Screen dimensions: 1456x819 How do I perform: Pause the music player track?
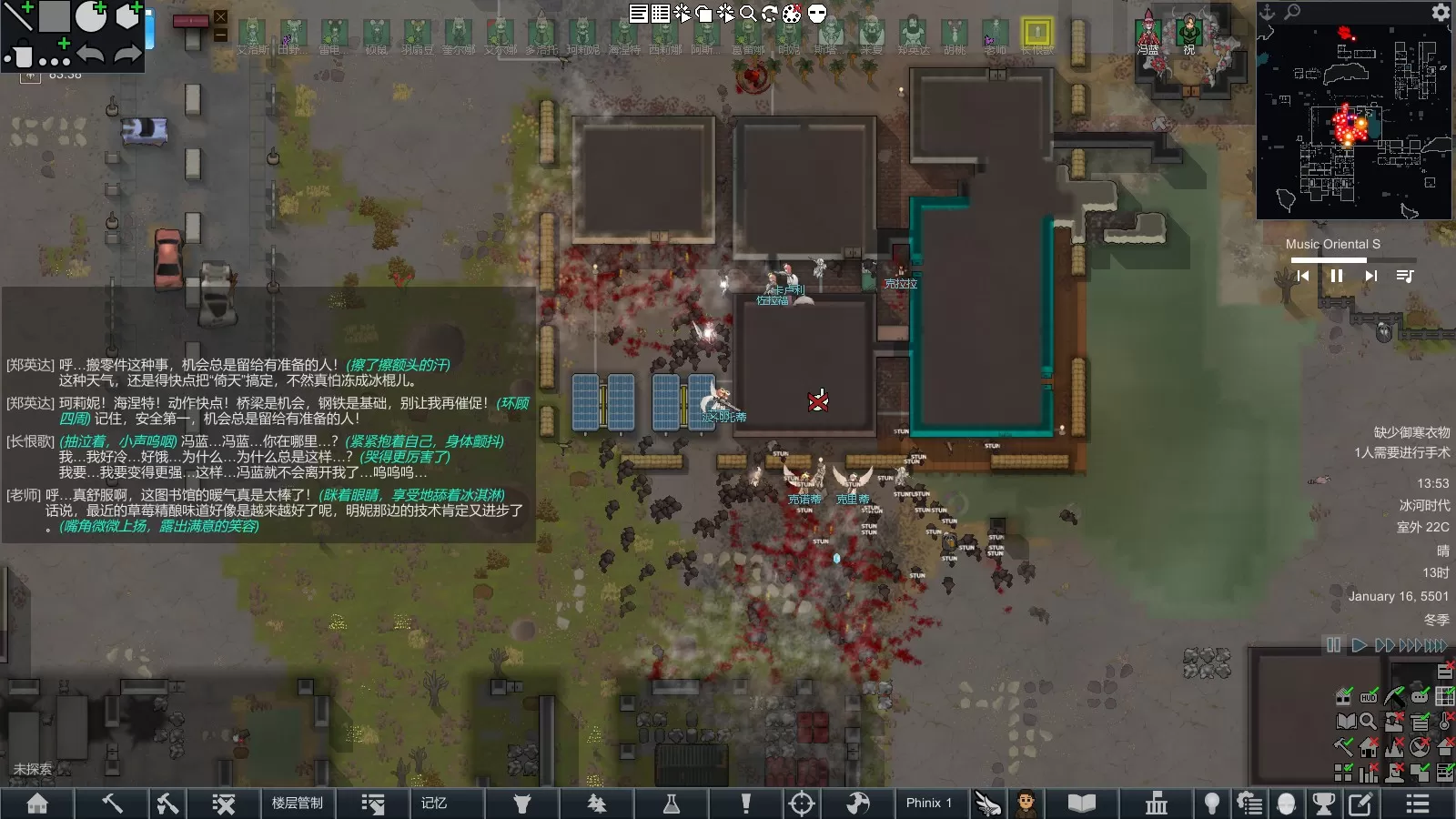coord(1337,276)
